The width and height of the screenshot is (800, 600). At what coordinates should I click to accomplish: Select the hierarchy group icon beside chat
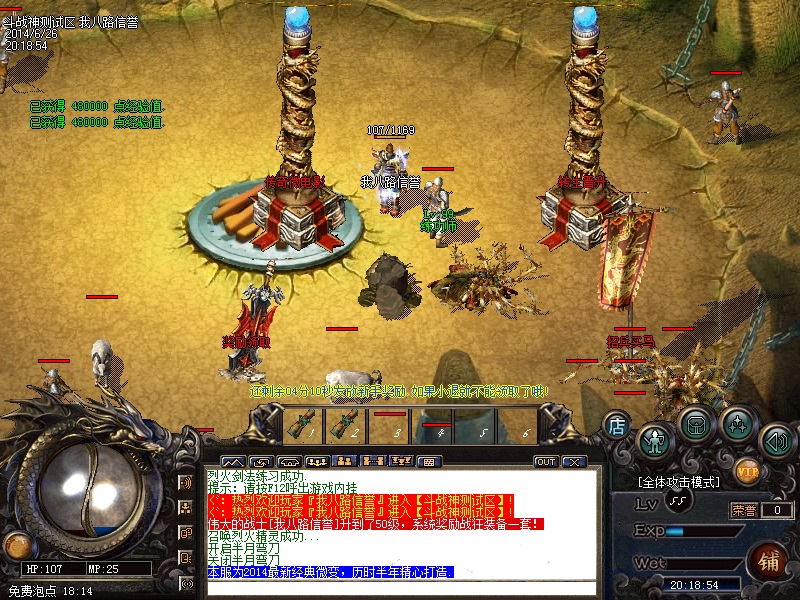(x=186, y=508)
